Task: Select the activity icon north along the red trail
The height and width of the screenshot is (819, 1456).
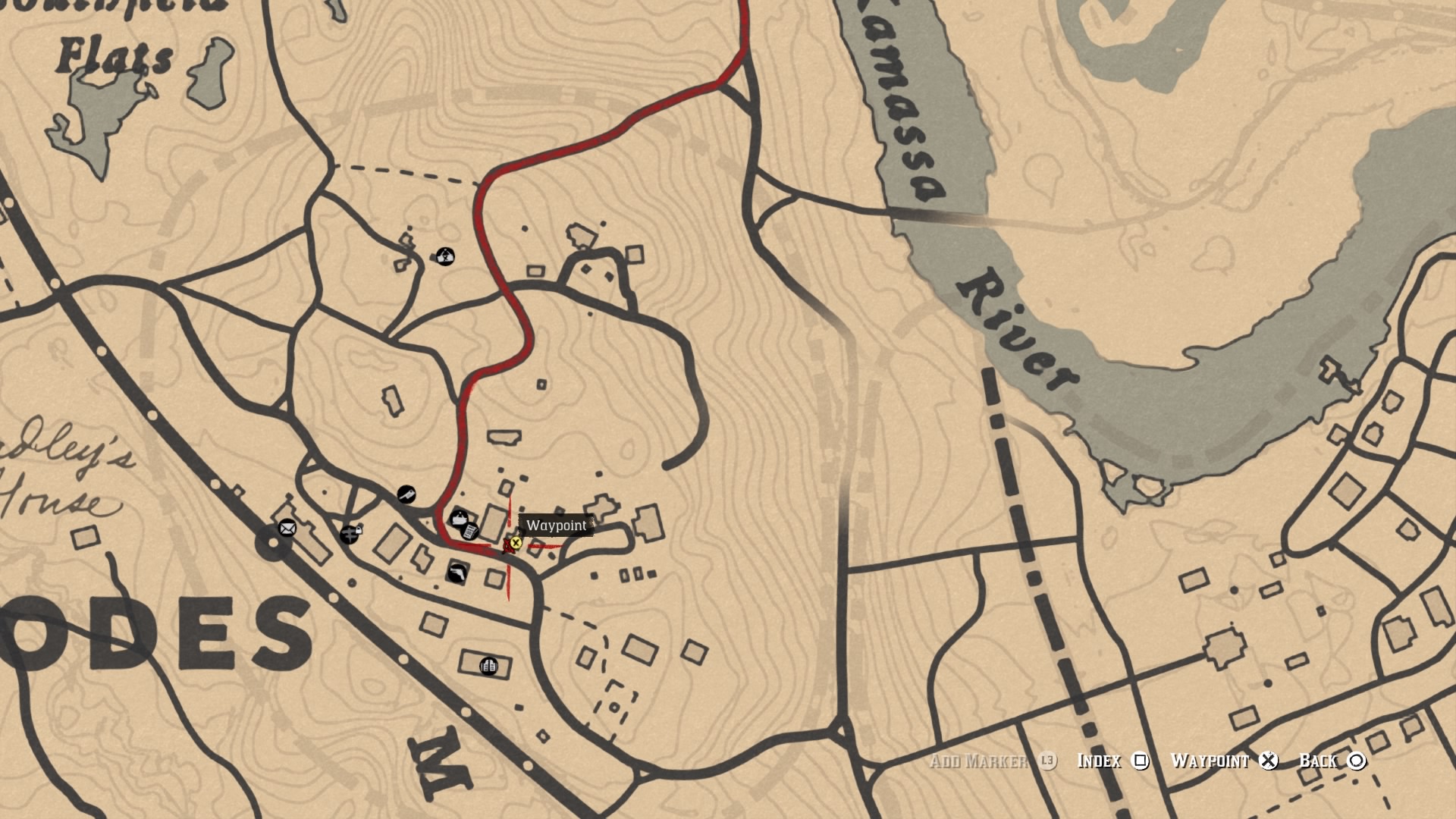Action: pos(446,257)
